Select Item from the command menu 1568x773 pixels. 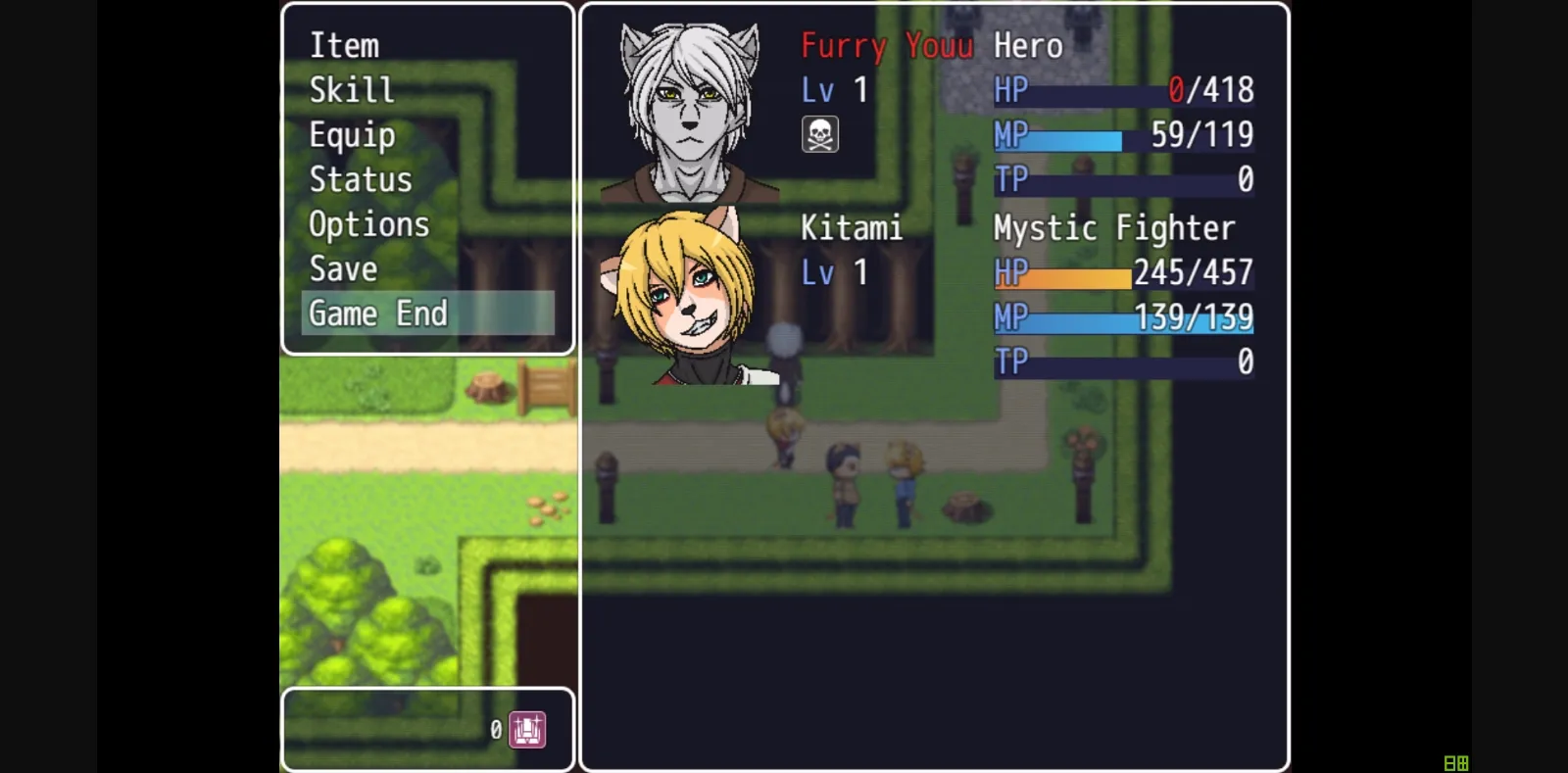(x=344, y=45)
